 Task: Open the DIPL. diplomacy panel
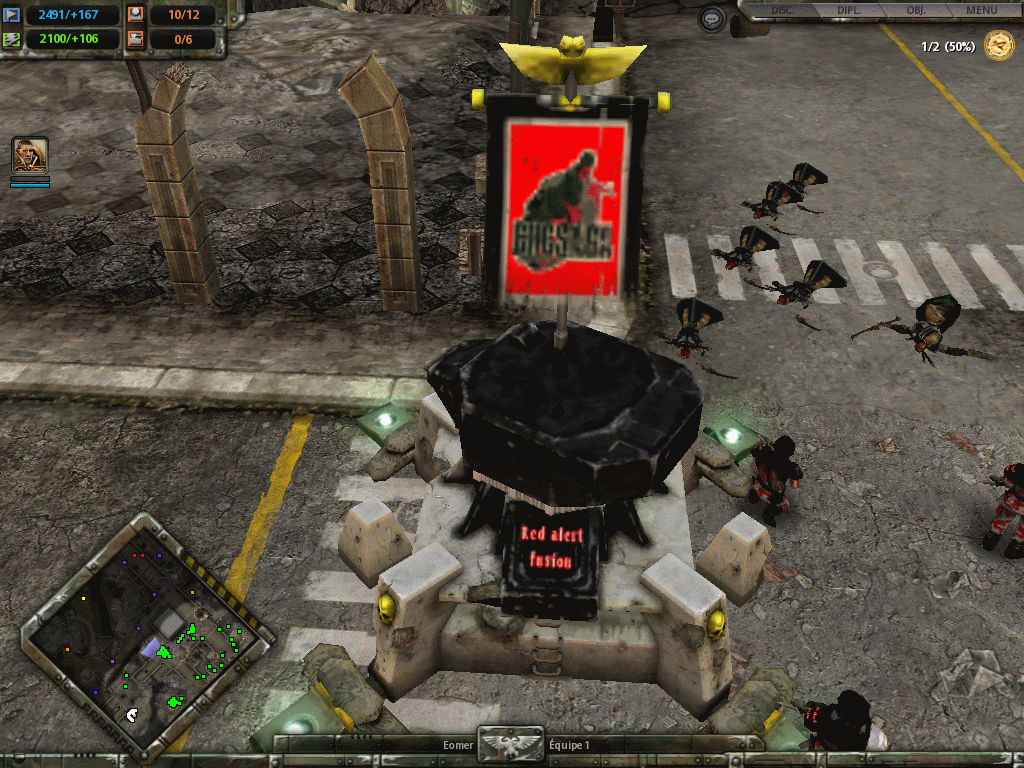tap(849, 10)
